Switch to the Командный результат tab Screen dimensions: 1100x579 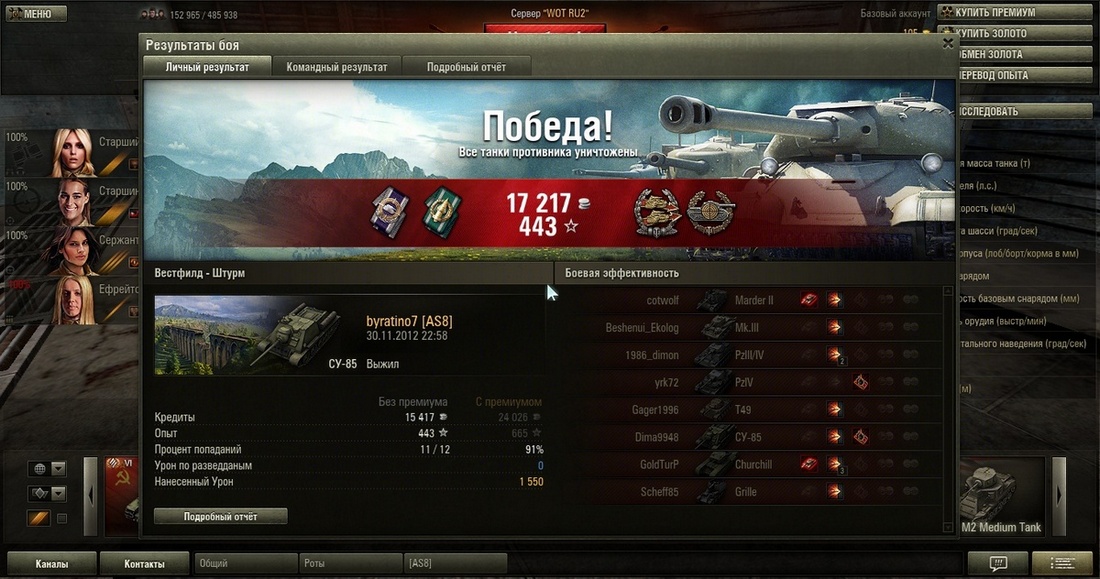click(x=337, y=67)
